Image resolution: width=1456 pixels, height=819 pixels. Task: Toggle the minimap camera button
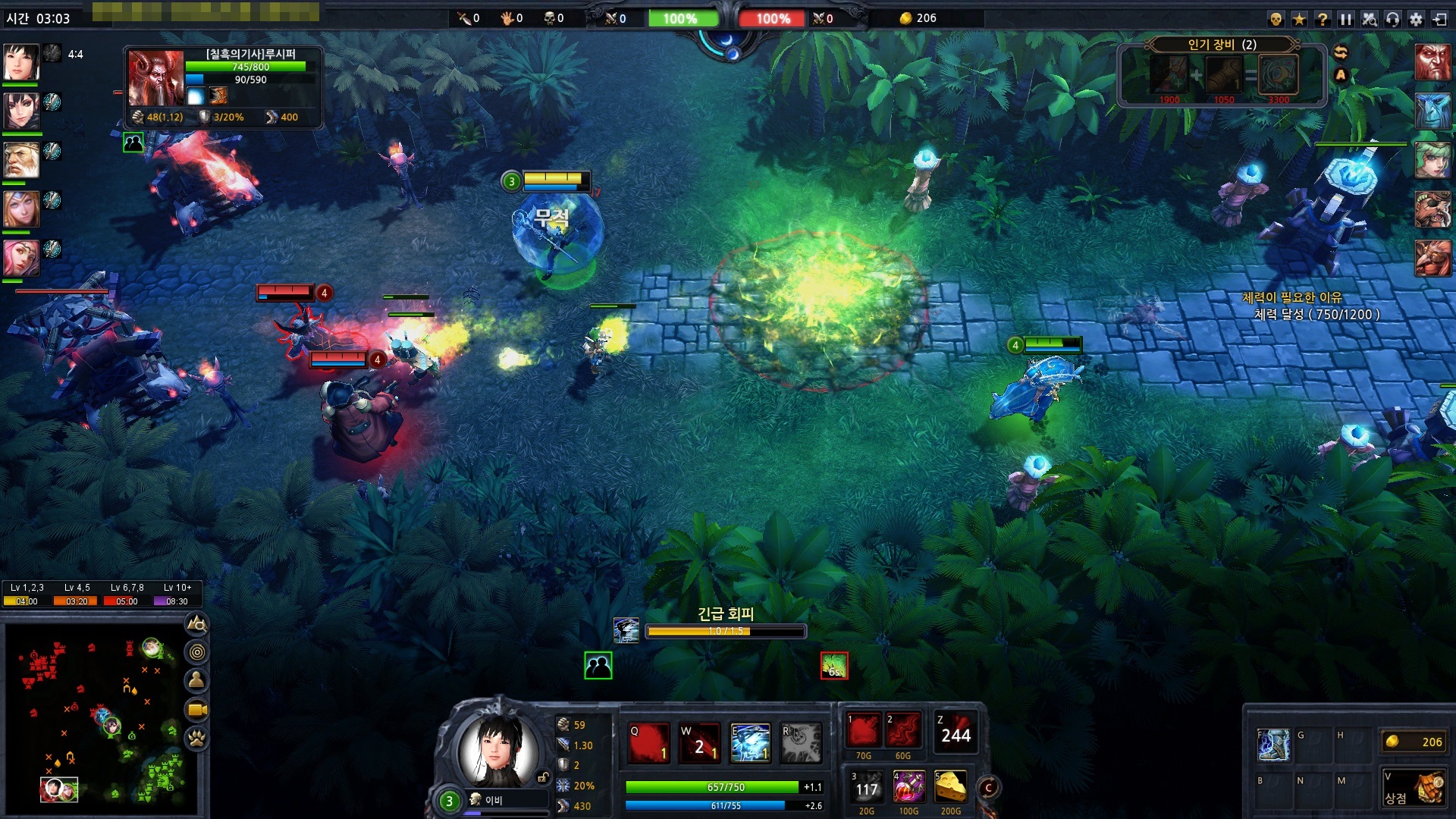pyautogui.click(x=197, y=710)
